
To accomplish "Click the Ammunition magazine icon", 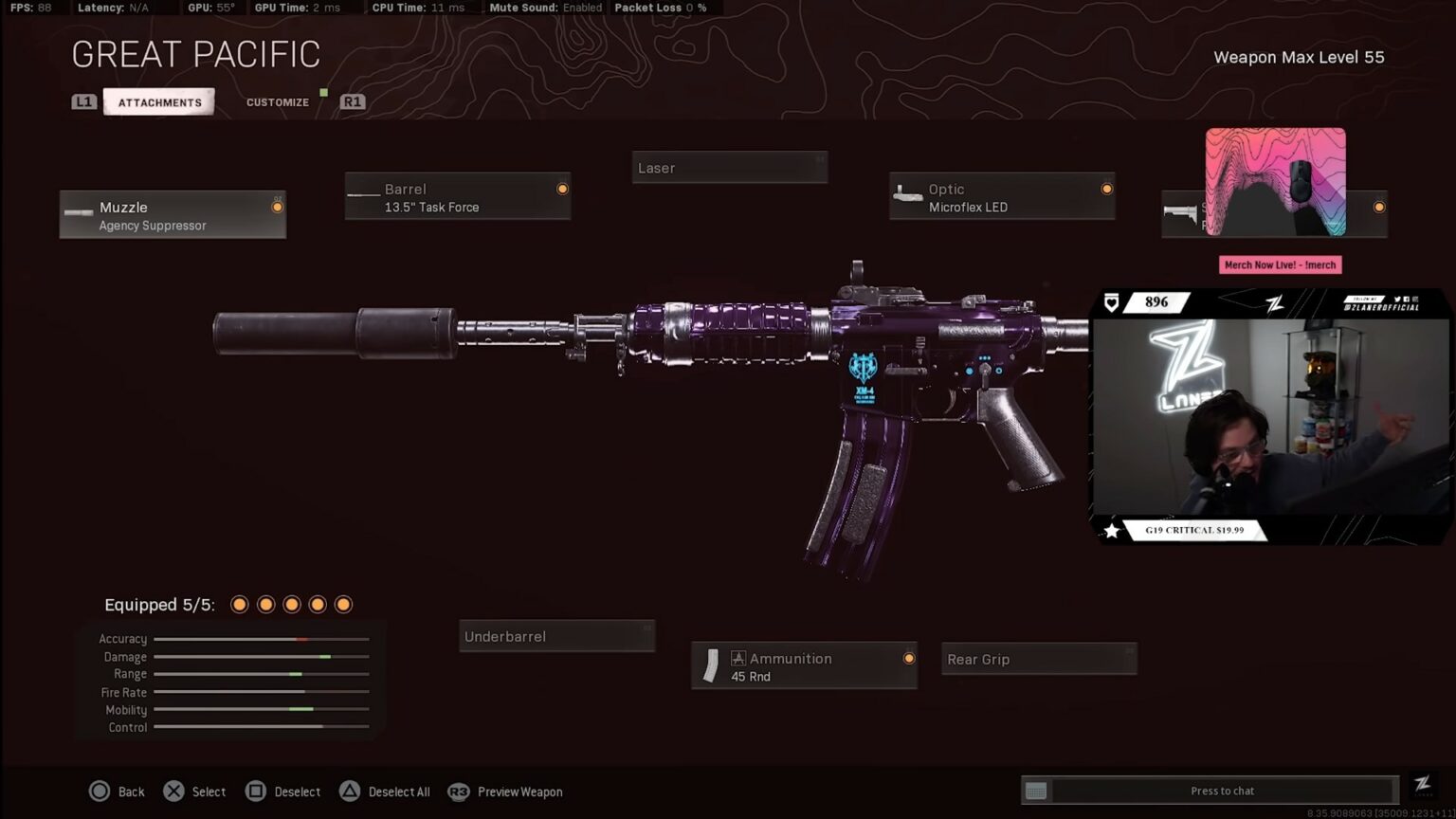I will click(x=710, y=664).
